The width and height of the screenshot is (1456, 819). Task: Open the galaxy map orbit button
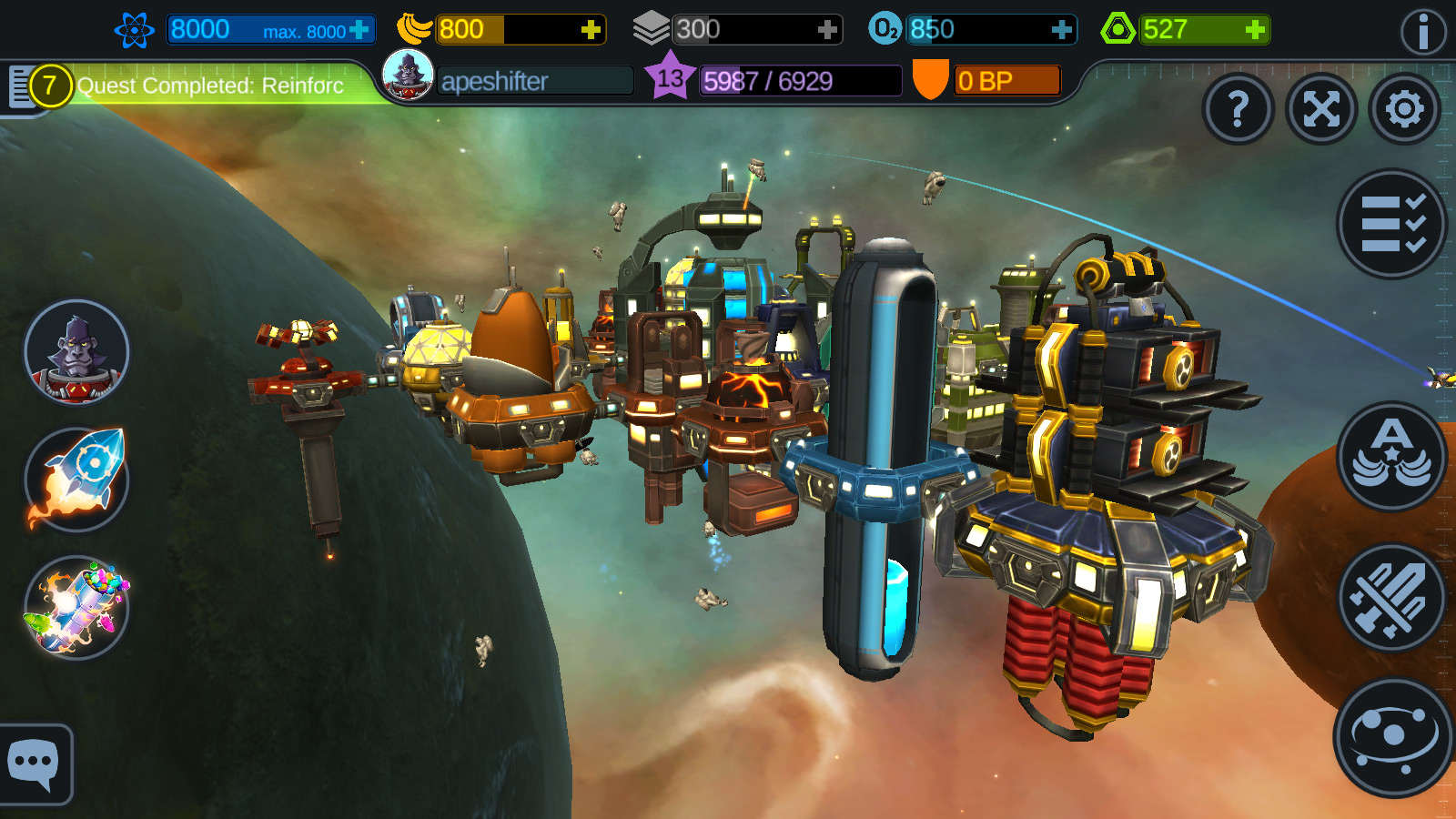[1391, 737]
